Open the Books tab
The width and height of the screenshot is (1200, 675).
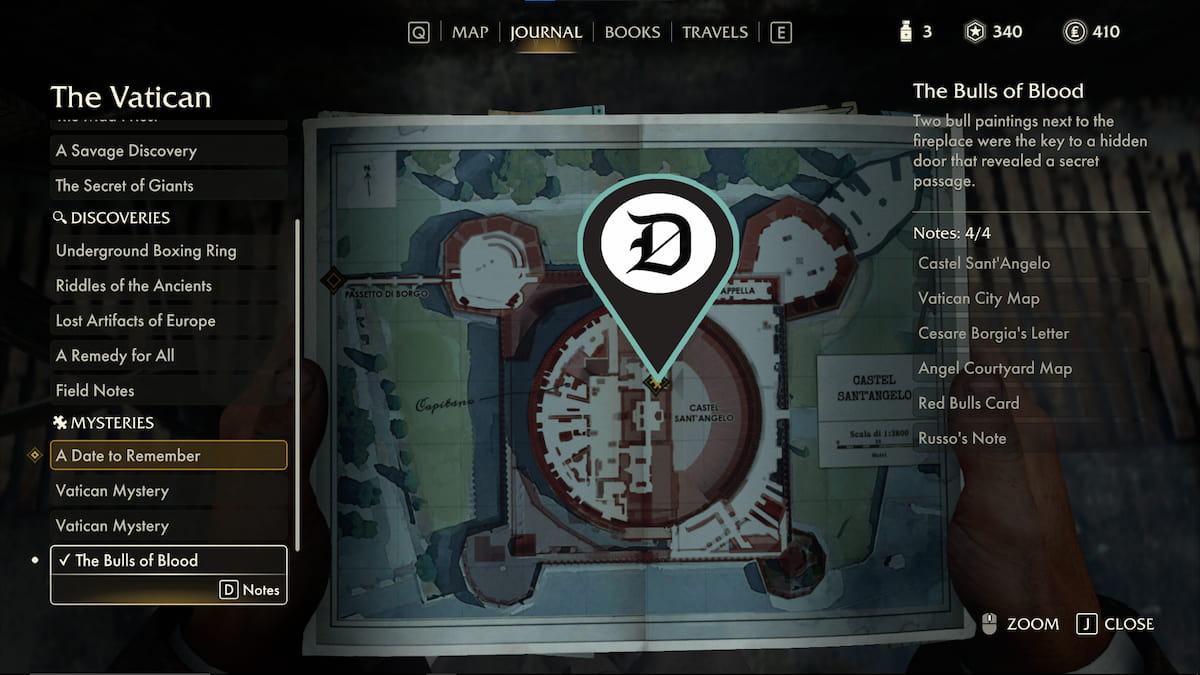[632, 32]
